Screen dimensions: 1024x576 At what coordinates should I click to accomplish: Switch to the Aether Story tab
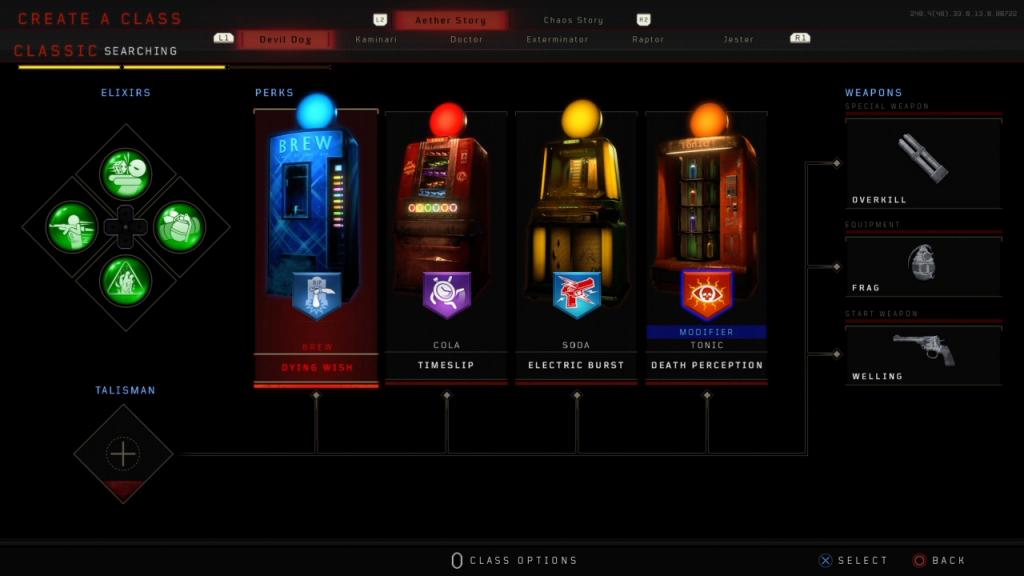tap(450, 20)
